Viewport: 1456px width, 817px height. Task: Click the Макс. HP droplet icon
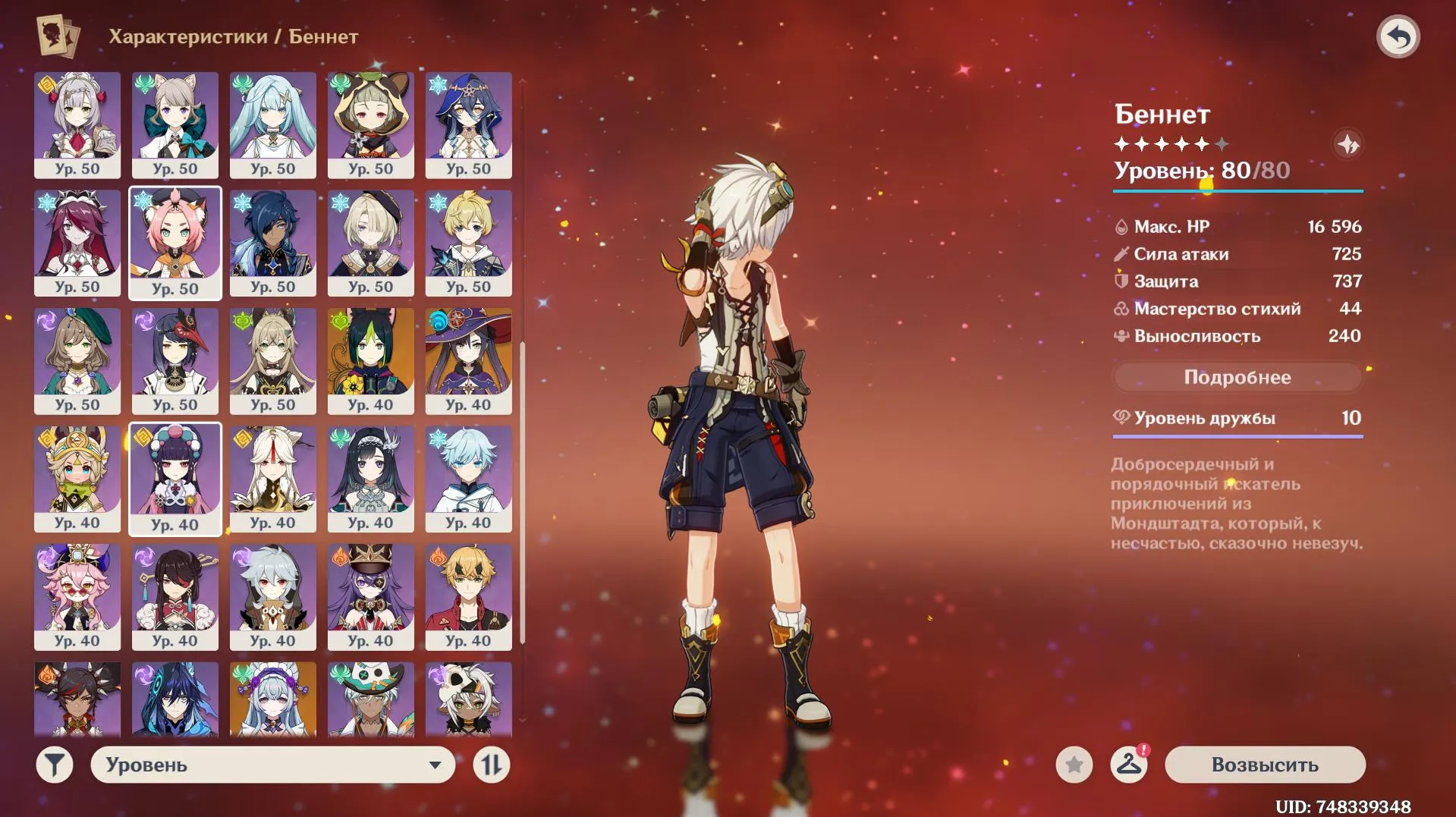tap(1124, 226)
